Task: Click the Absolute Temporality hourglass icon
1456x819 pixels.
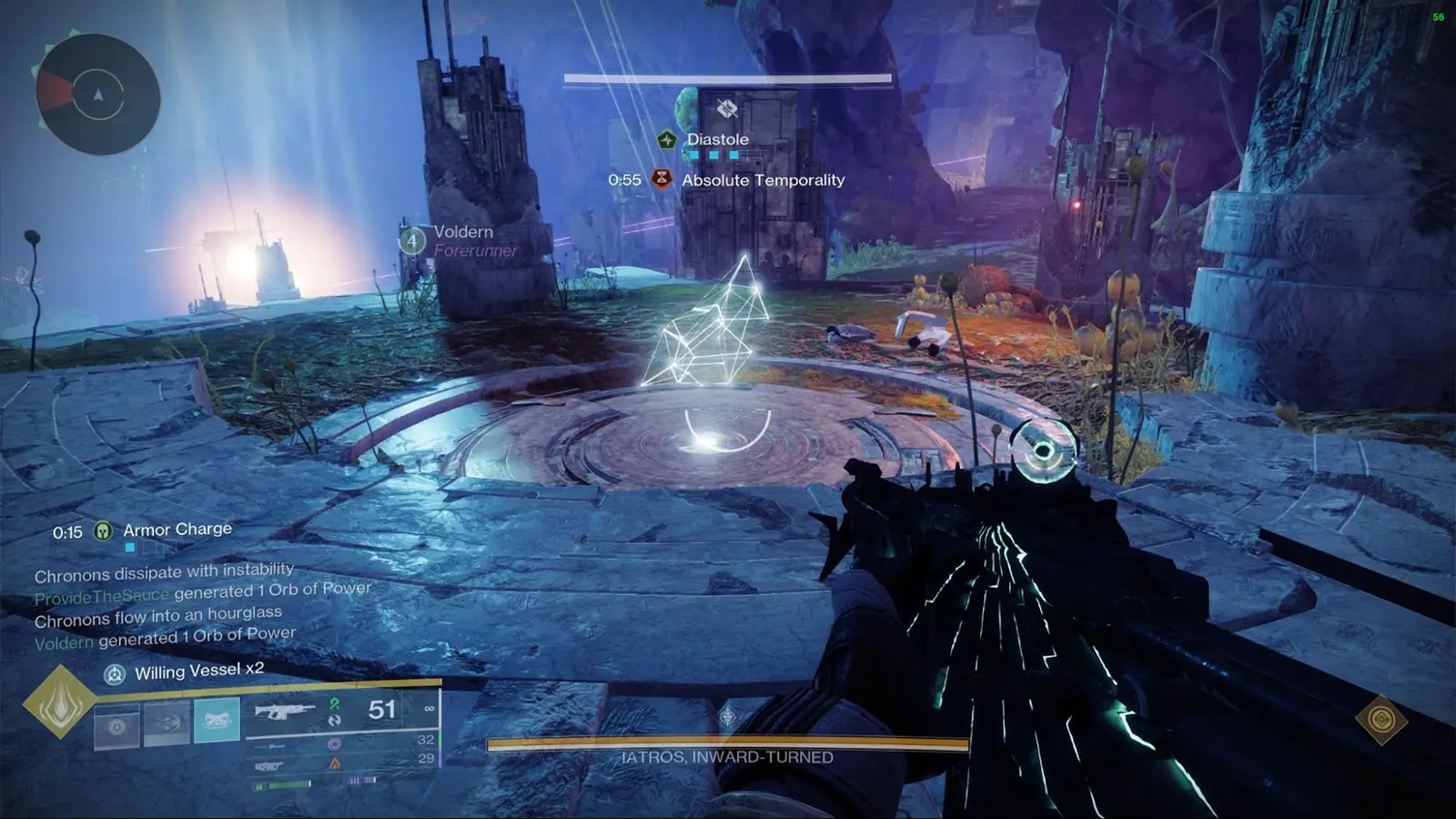Action: 662,179
